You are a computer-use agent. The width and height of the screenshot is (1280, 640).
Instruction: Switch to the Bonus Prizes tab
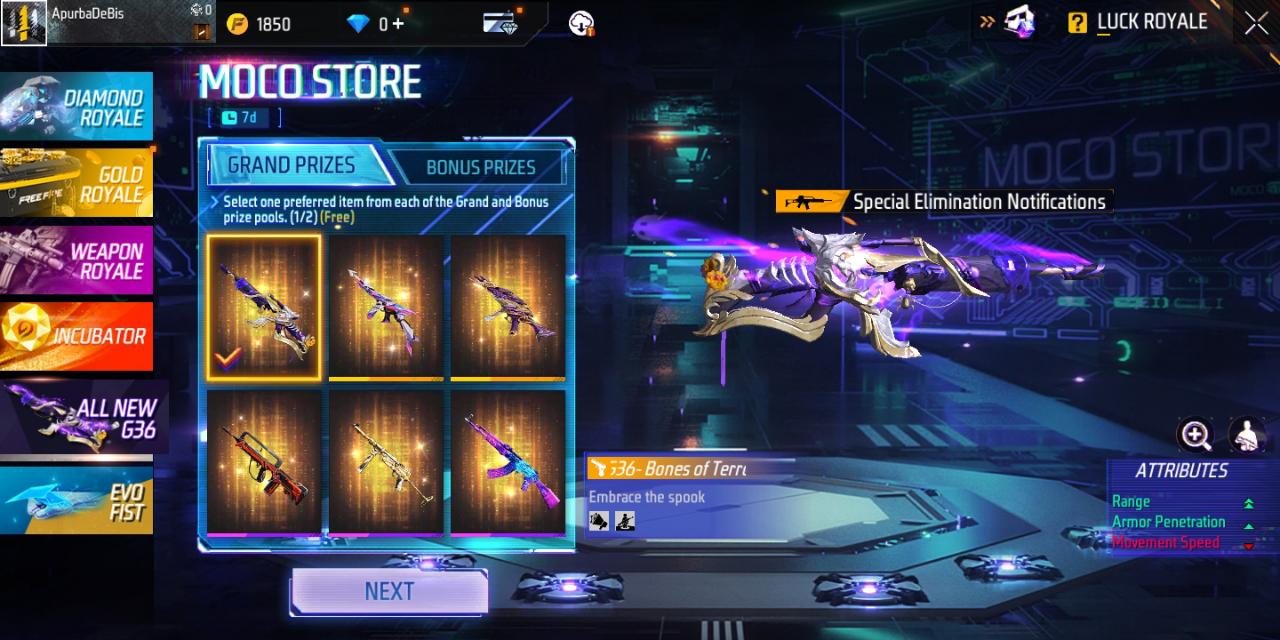pyautogui.click(x=480, y=167)
